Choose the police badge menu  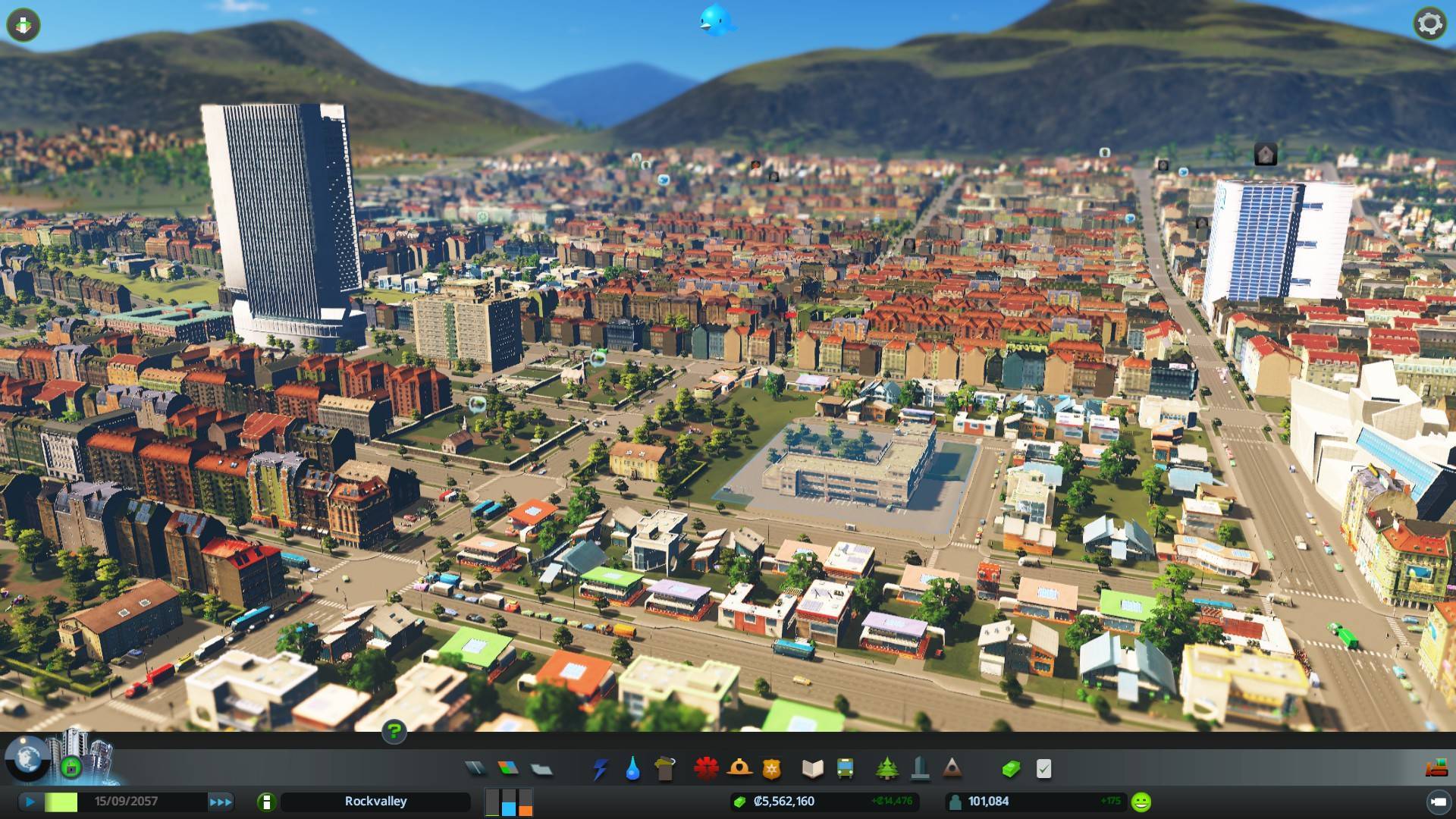click(x=771, y=769)
